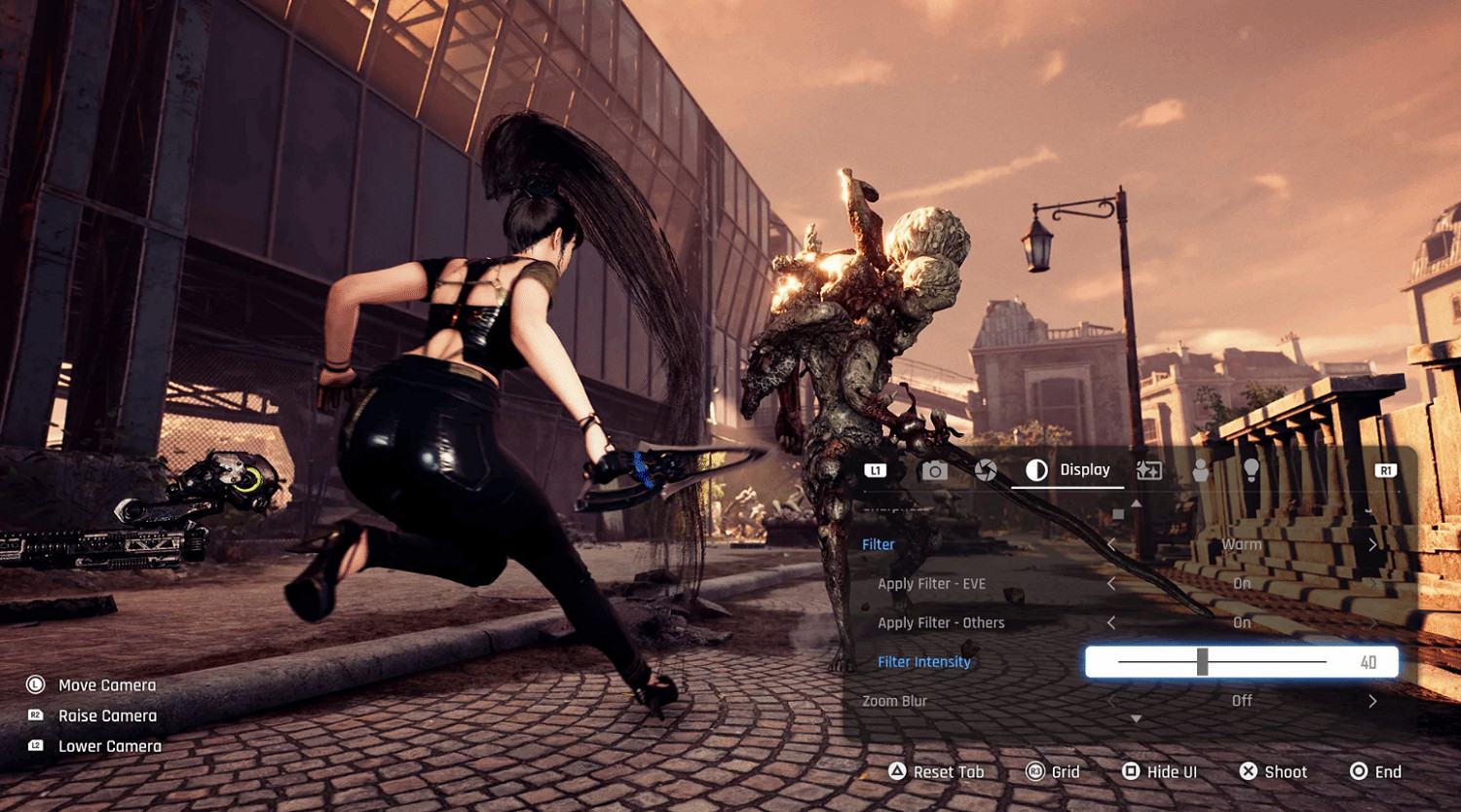The height and width of the screenshot is (812, 1461).
Task: Select the Filter Intensity label
Action: (x=923, y=662)
